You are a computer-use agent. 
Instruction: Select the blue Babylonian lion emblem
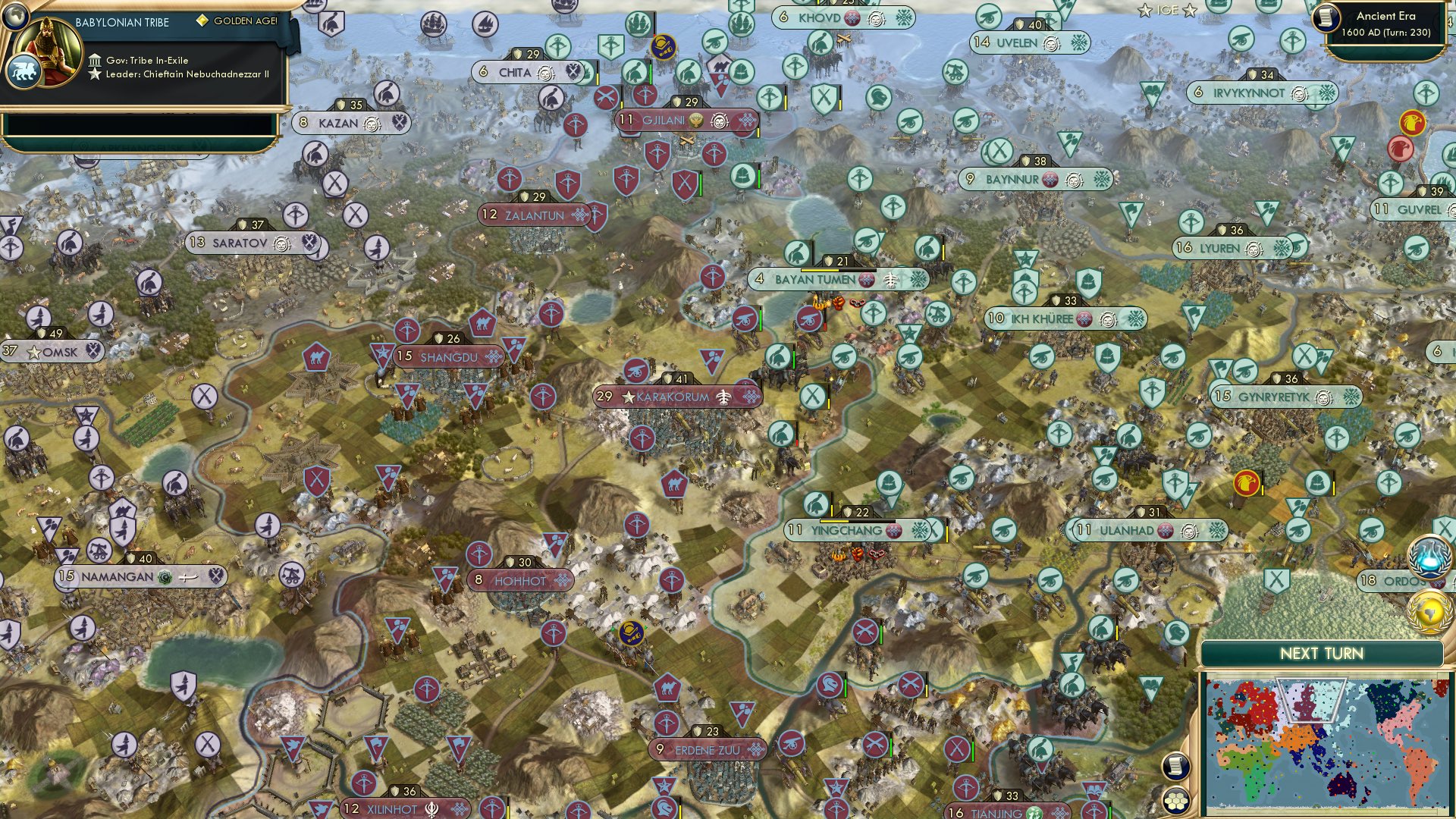pyautogui.click(x=25, y=68)
